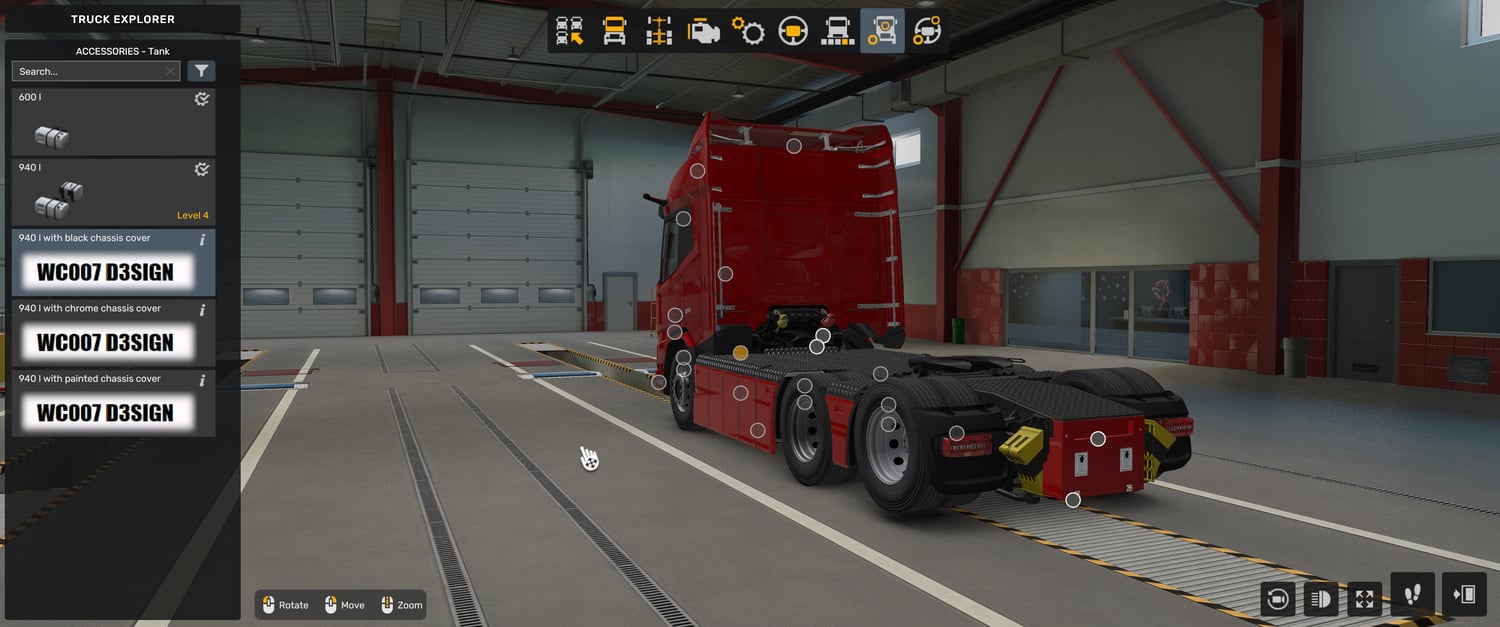Open the funnel filter options
The image size is (1500, 627).
pyautogui.click(x=201, y=71)
